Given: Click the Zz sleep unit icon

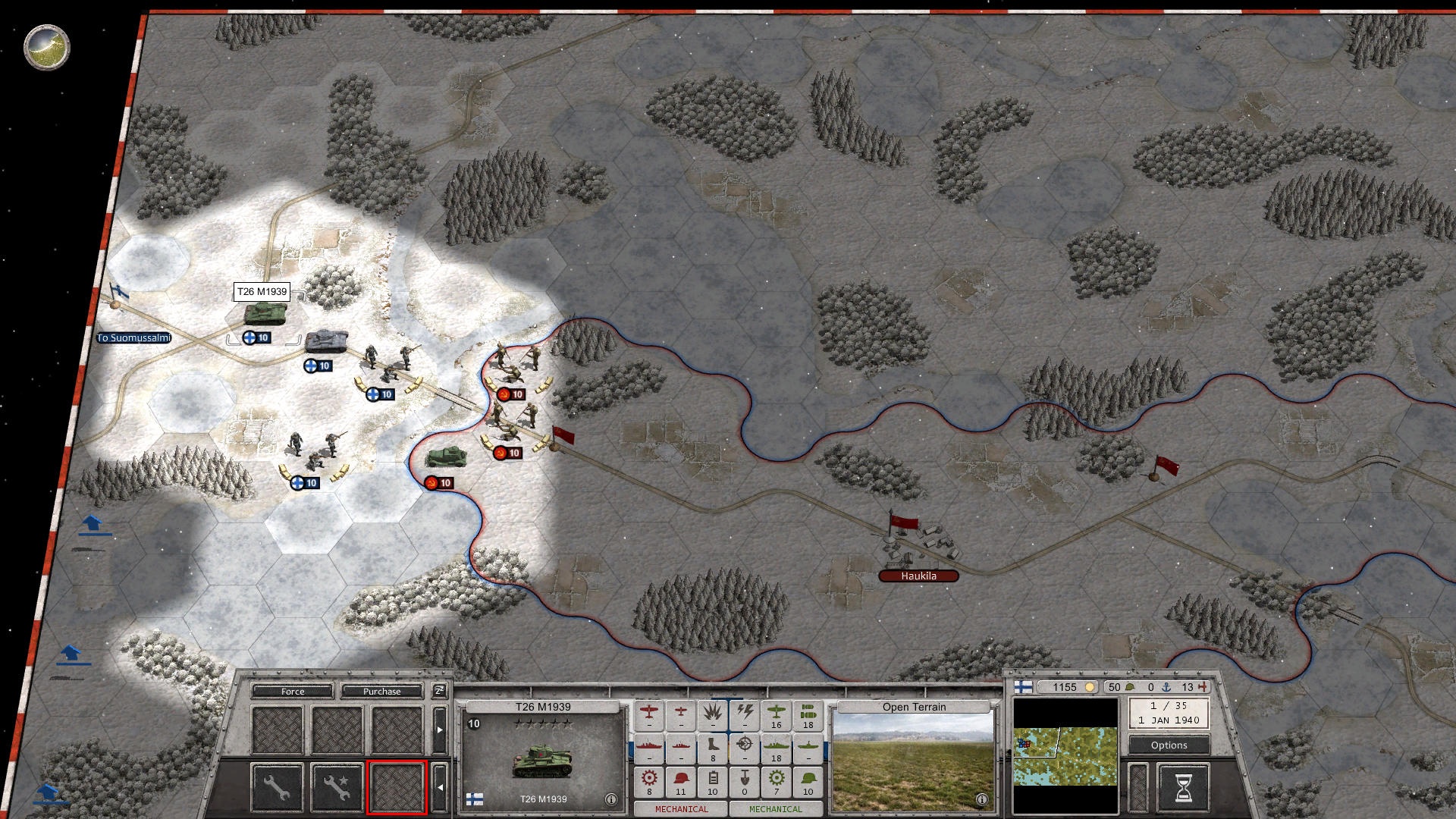Looking at the screenshot, I should click(x=438, y=692).
